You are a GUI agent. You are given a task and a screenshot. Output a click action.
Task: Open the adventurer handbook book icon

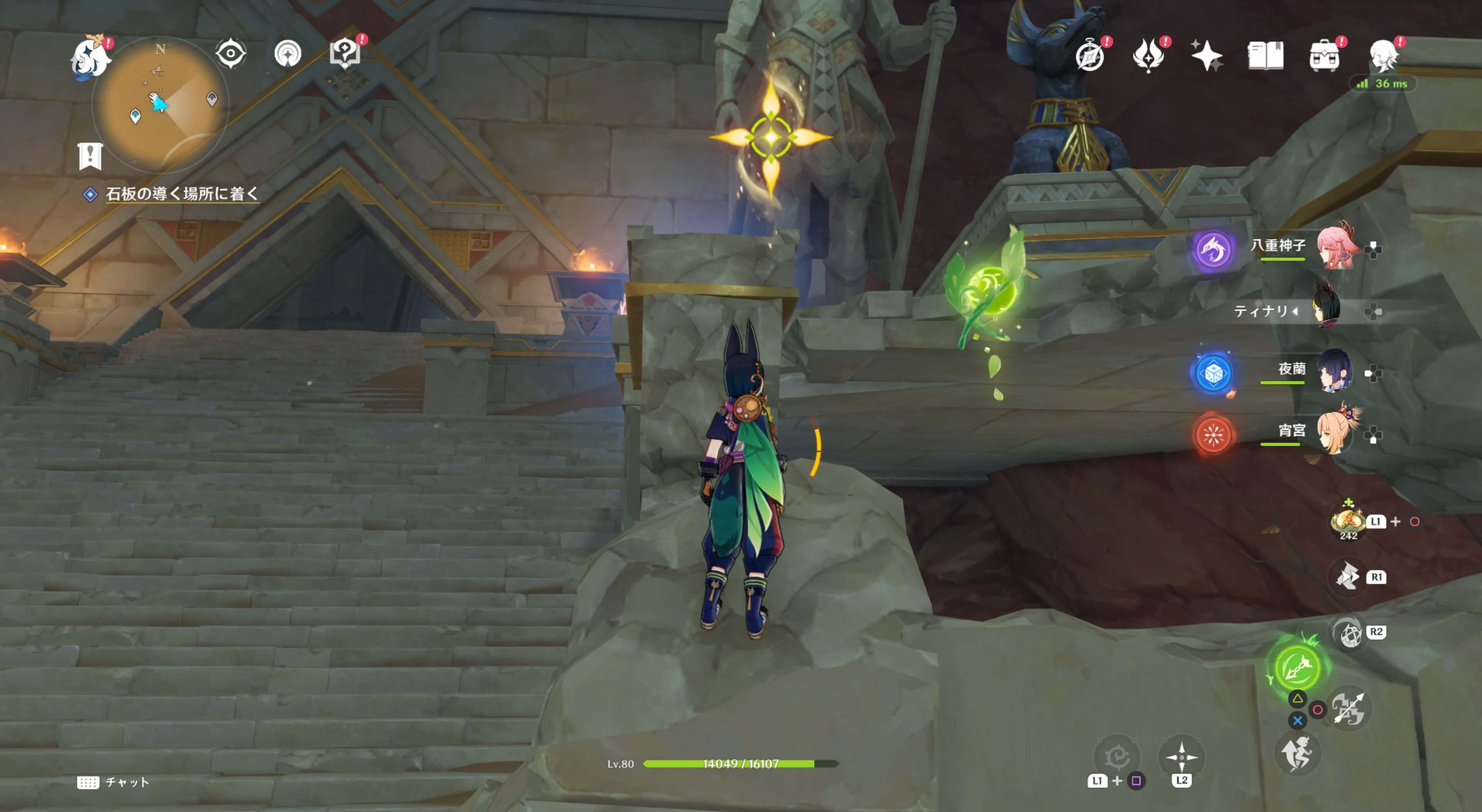(1265, 56)
